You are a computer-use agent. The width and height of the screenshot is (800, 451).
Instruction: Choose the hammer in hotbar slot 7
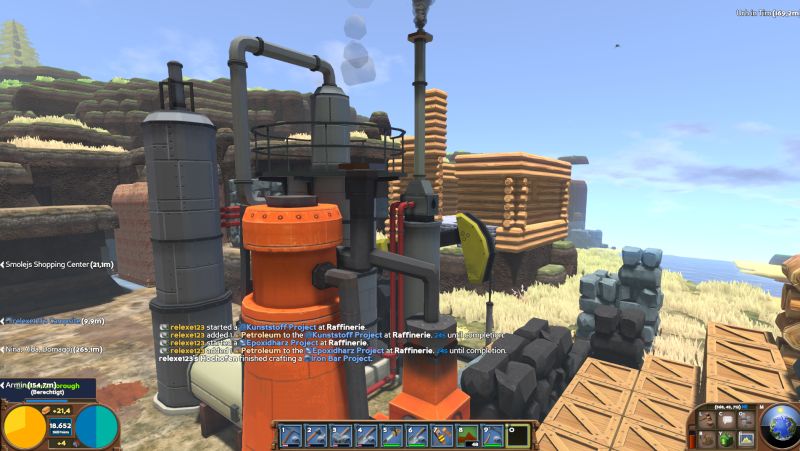point(441,435)
